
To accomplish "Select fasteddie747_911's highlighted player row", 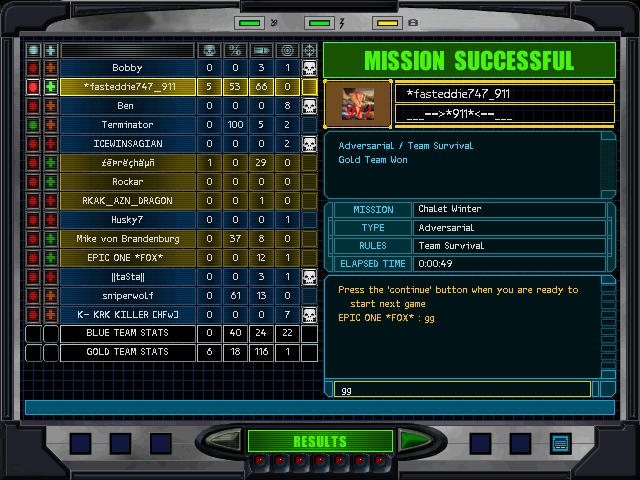I will [x=128, y=87].
